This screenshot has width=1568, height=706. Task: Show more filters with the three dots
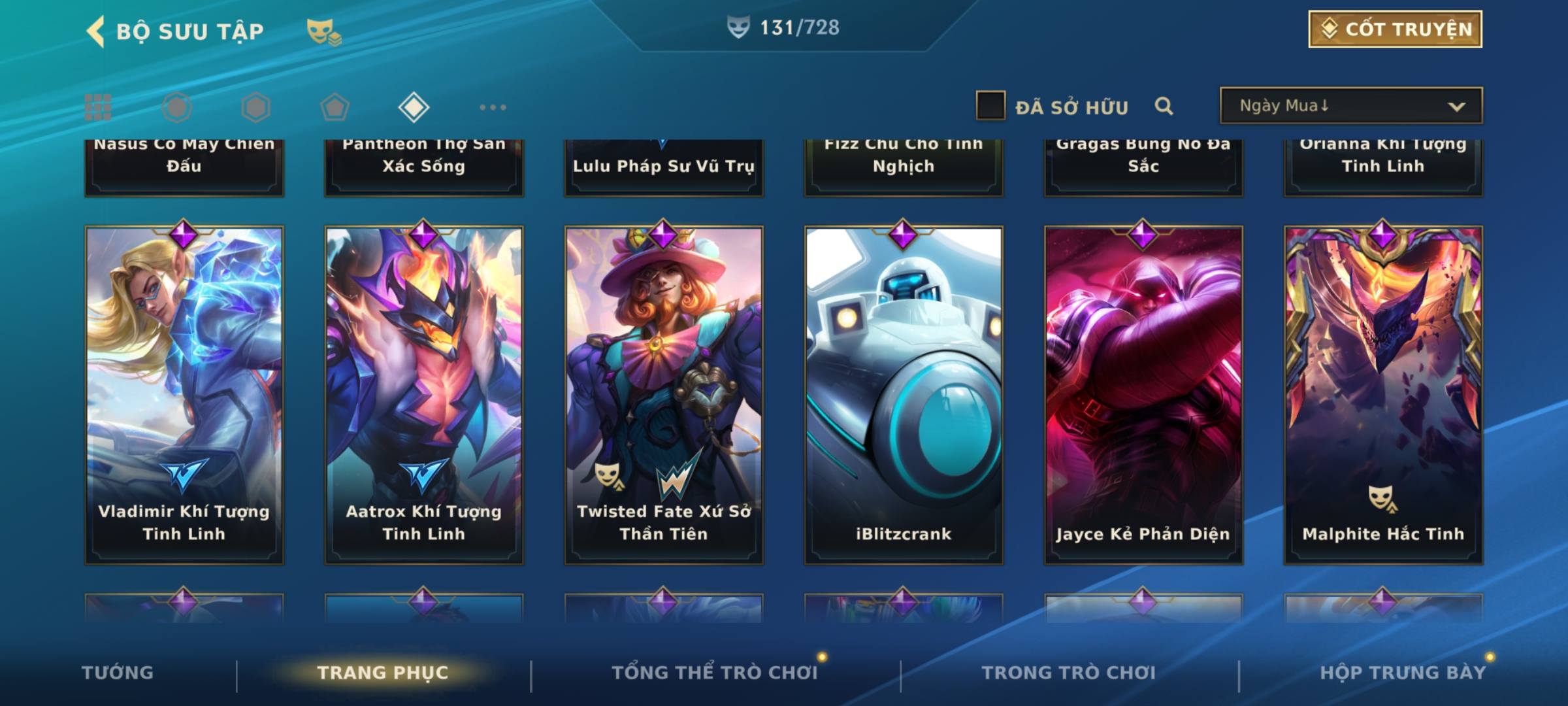coord(493,107)
